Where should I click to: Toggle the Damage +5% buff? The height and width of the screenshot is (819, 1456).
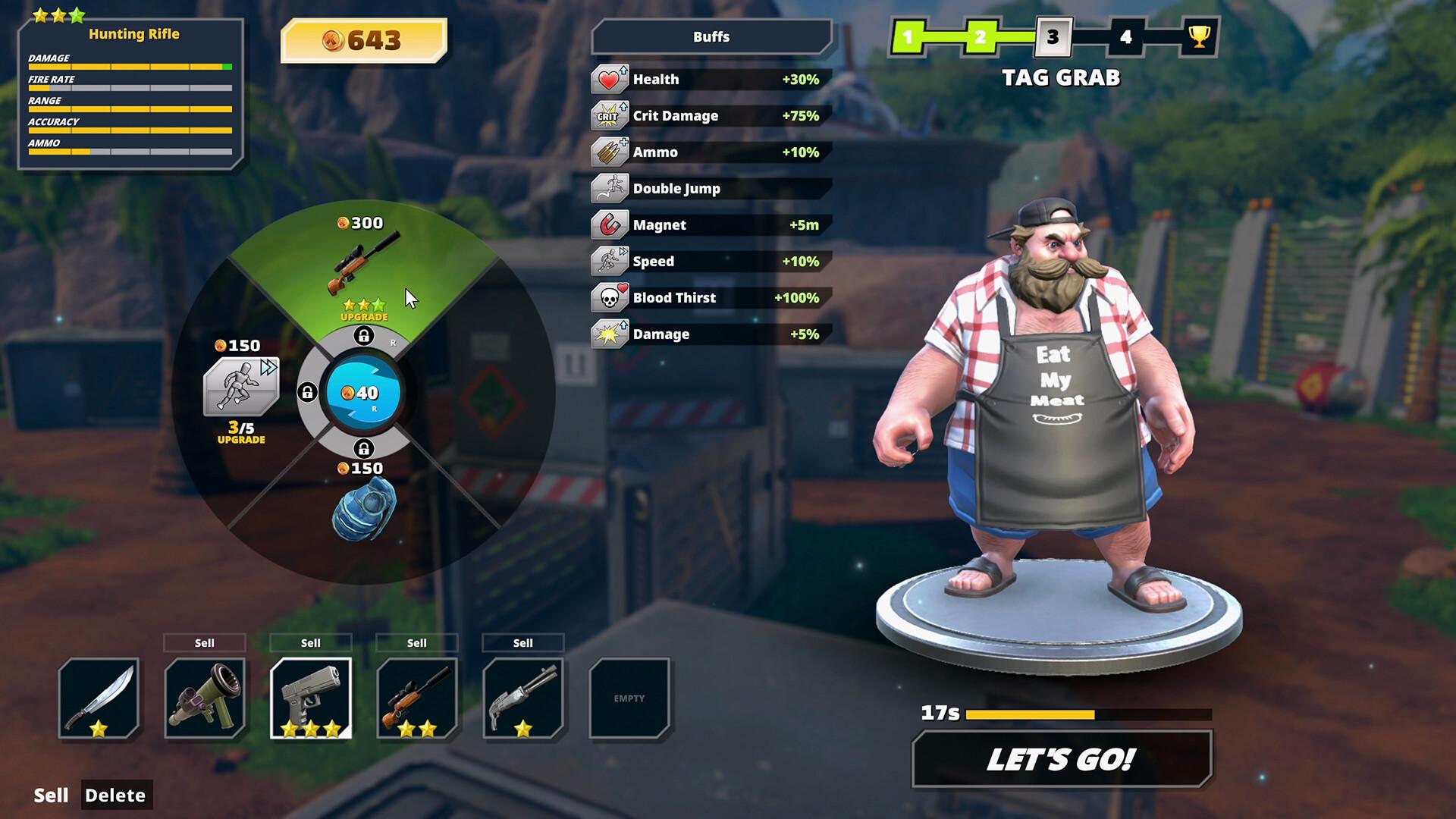607,334
